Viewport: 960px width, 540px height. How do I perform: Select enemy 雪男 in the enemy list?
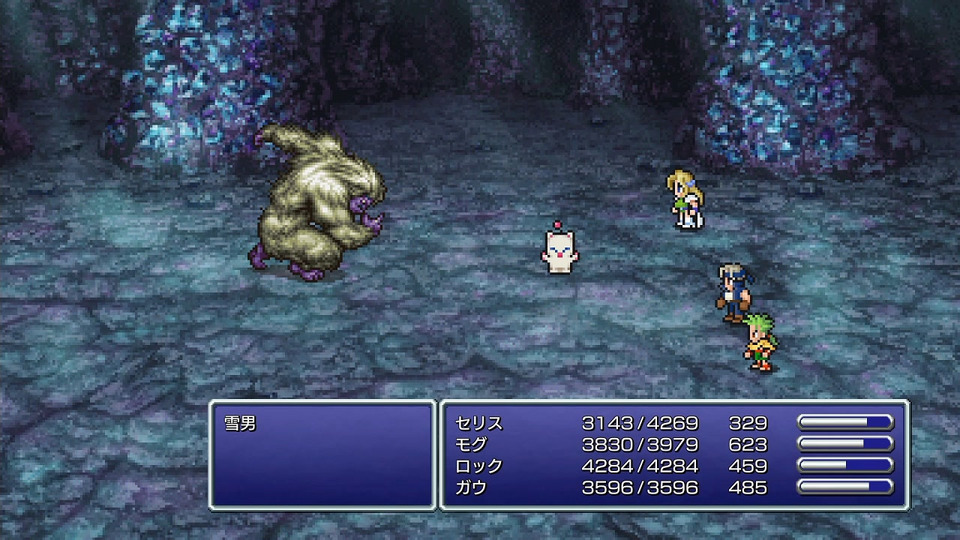click(241, 423)
